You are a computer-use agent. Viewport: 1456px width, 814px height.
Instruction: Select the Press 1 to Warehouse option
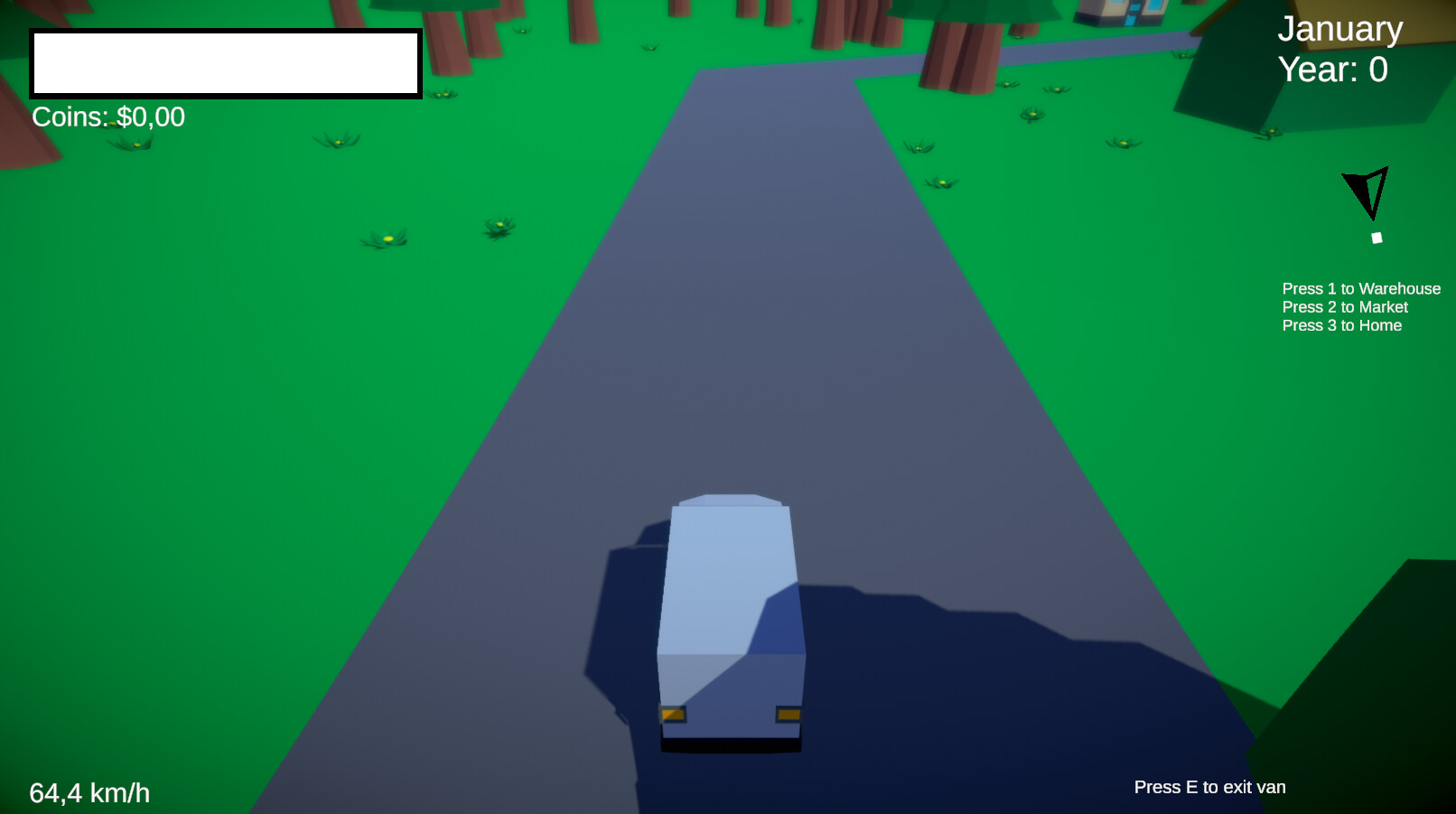pyautogui.click(x=1361, y=289)
